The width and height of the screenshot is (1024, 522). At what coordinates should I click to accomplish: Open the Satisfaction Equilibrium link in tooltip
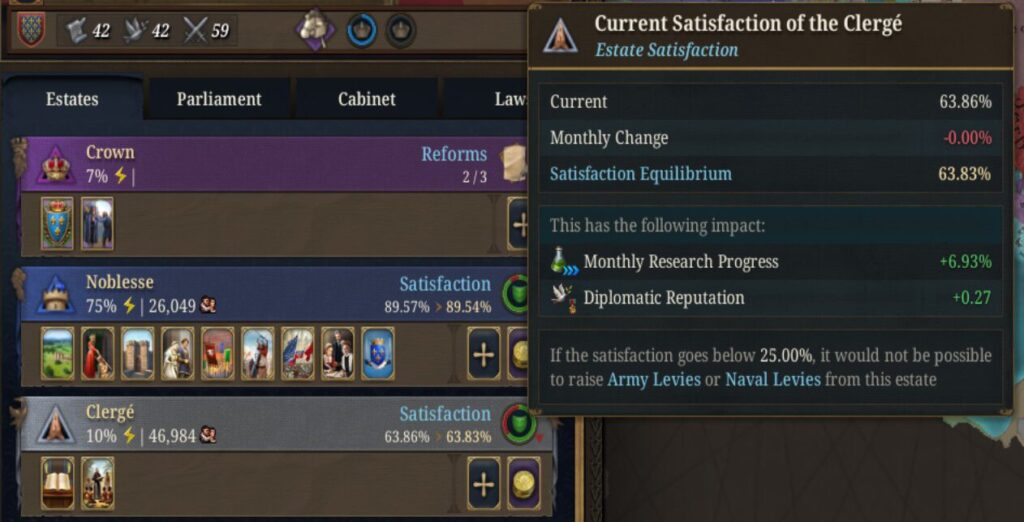point(640,174)
